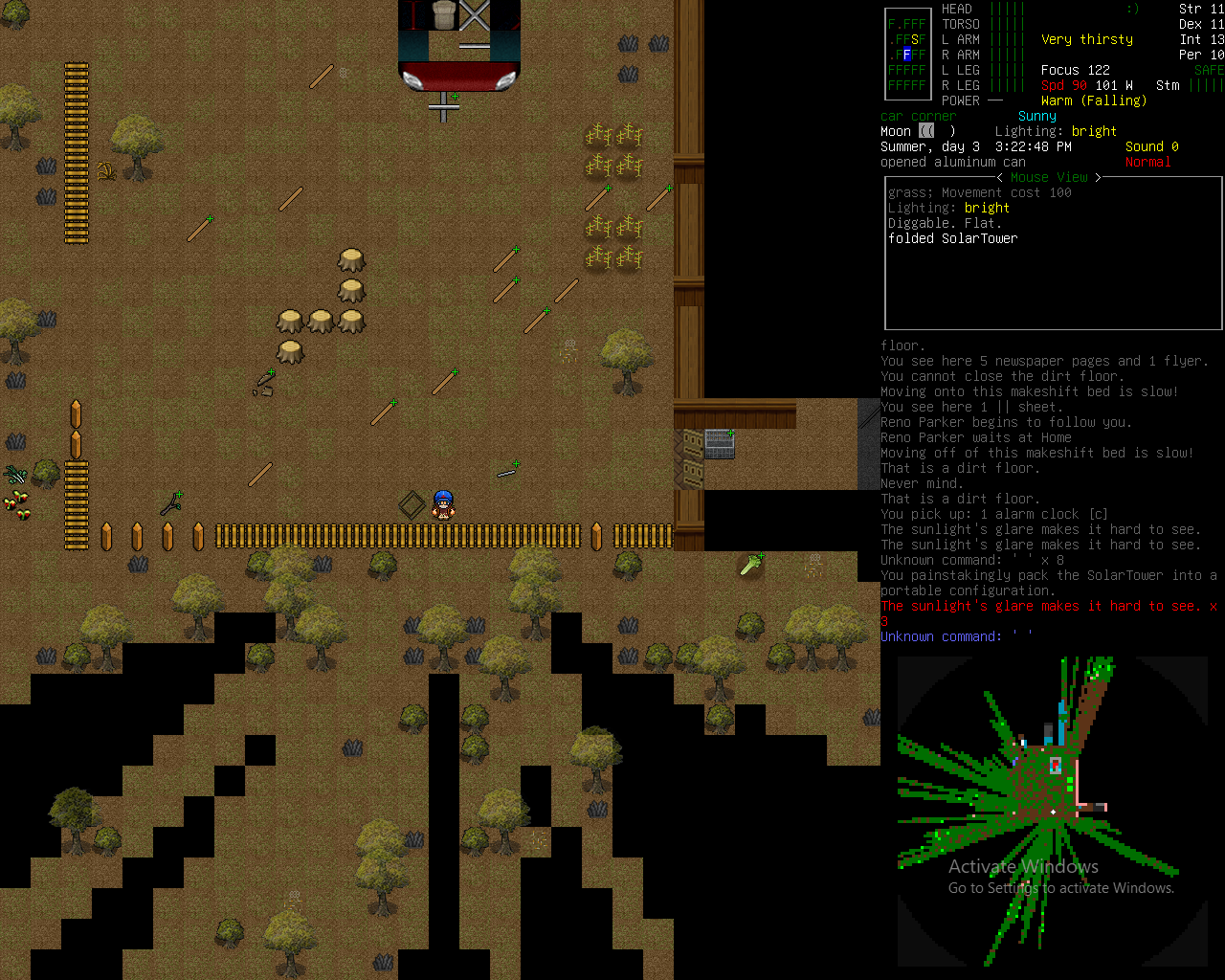The image size is (1225, 980).
Task: Select the Mouse View info panel
Action: click(x=1052, y=253)
